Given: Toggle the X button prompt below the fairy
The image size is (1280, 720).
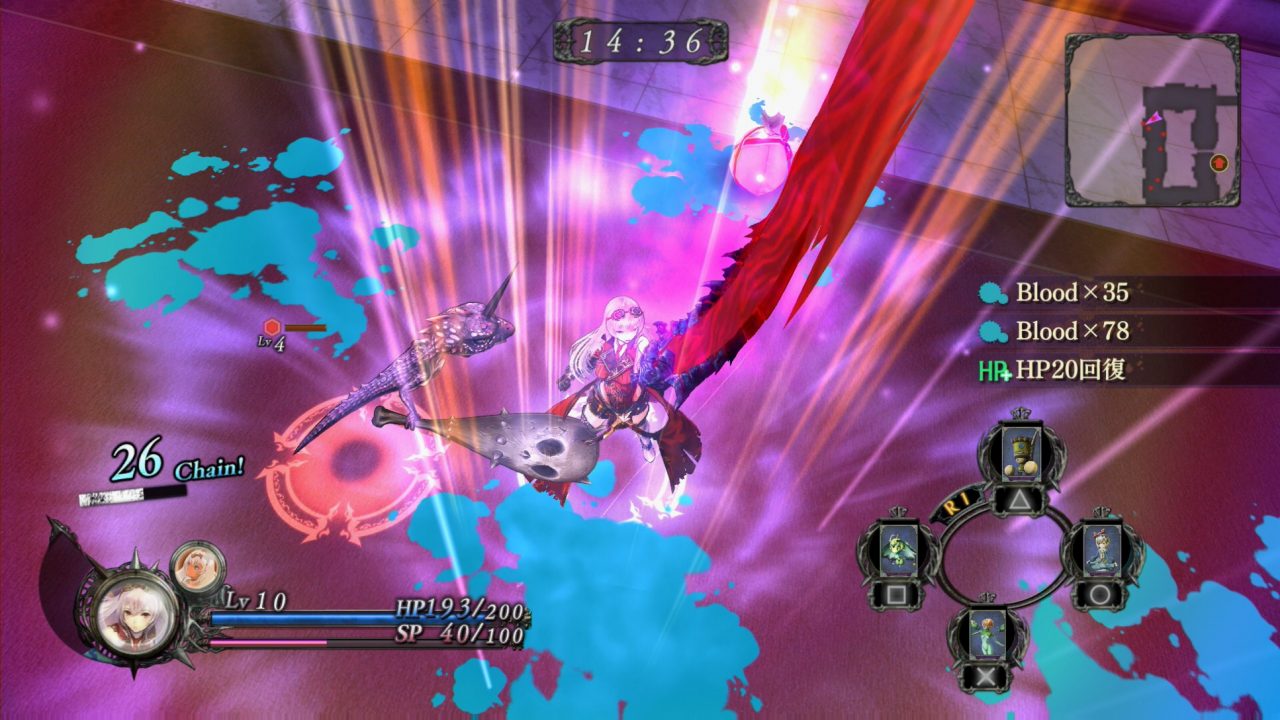Looking at the screenshot, I should [x=984, y=678].
